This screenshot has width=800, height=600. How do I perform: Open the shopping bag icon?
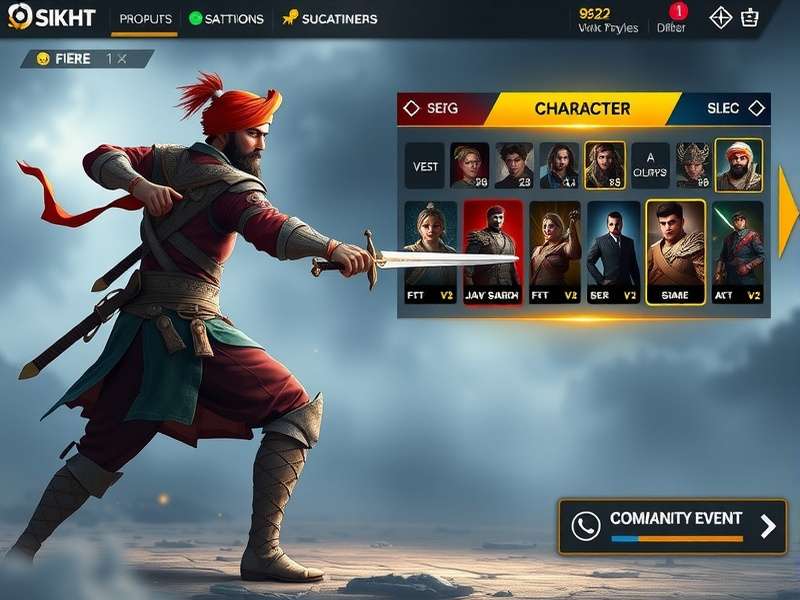pyautogui.click(x=750, y=18)
